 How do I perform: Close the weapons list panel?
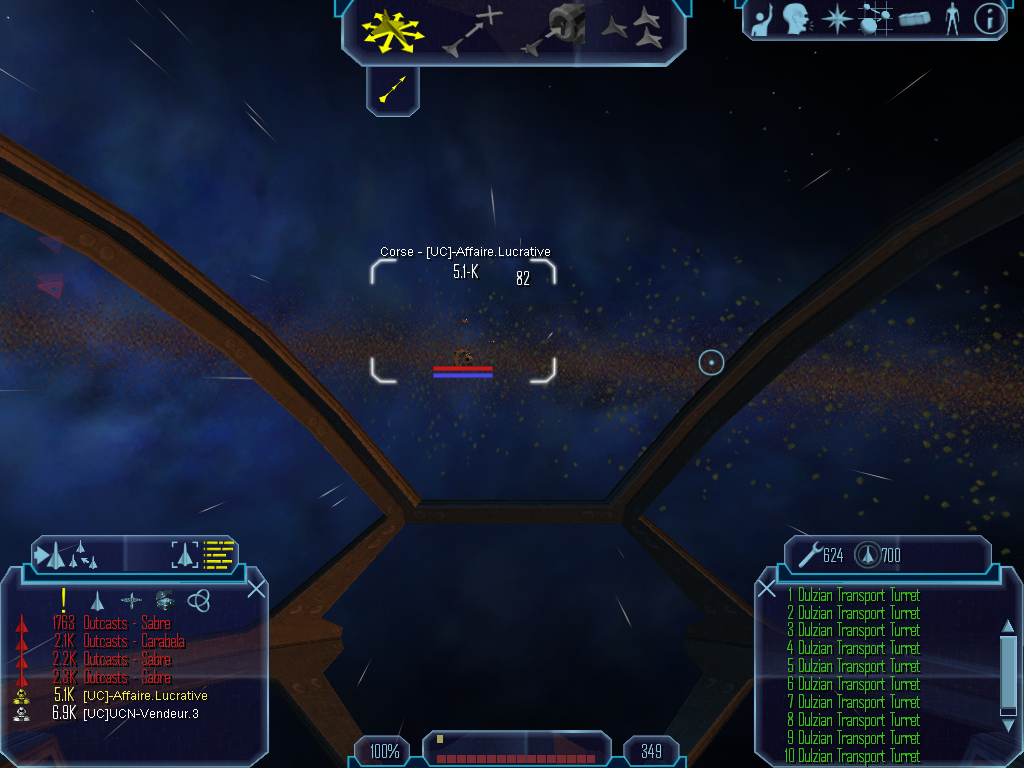click(767, 588)
